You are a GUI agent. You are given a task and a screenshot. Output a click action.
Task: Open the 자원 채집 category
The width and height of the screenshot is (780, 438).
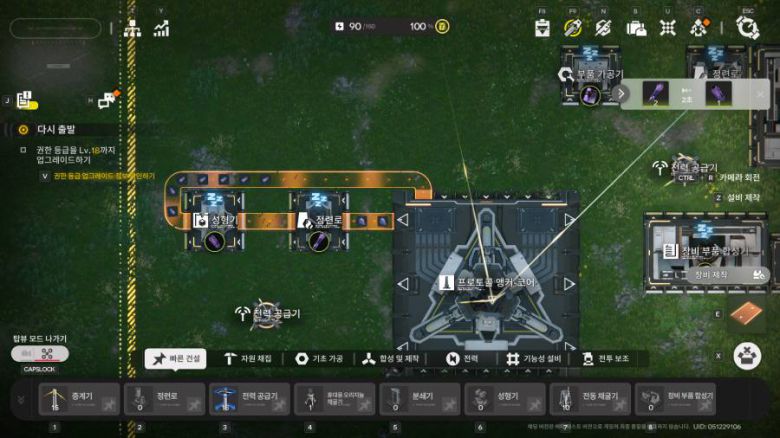click(x=247, y=358)
